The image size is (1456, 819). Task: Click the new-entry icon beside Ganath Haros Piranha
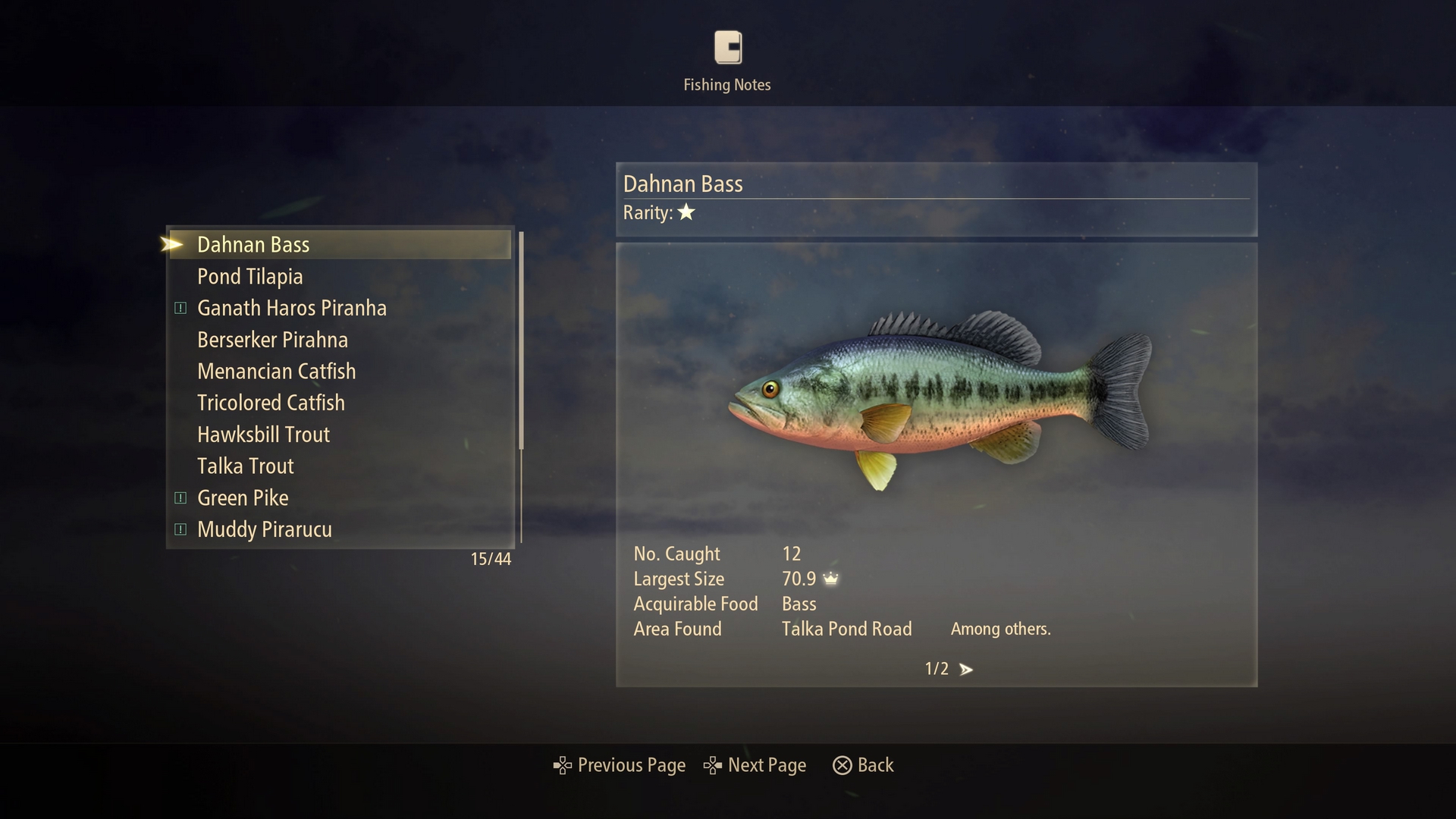point(180,308)
